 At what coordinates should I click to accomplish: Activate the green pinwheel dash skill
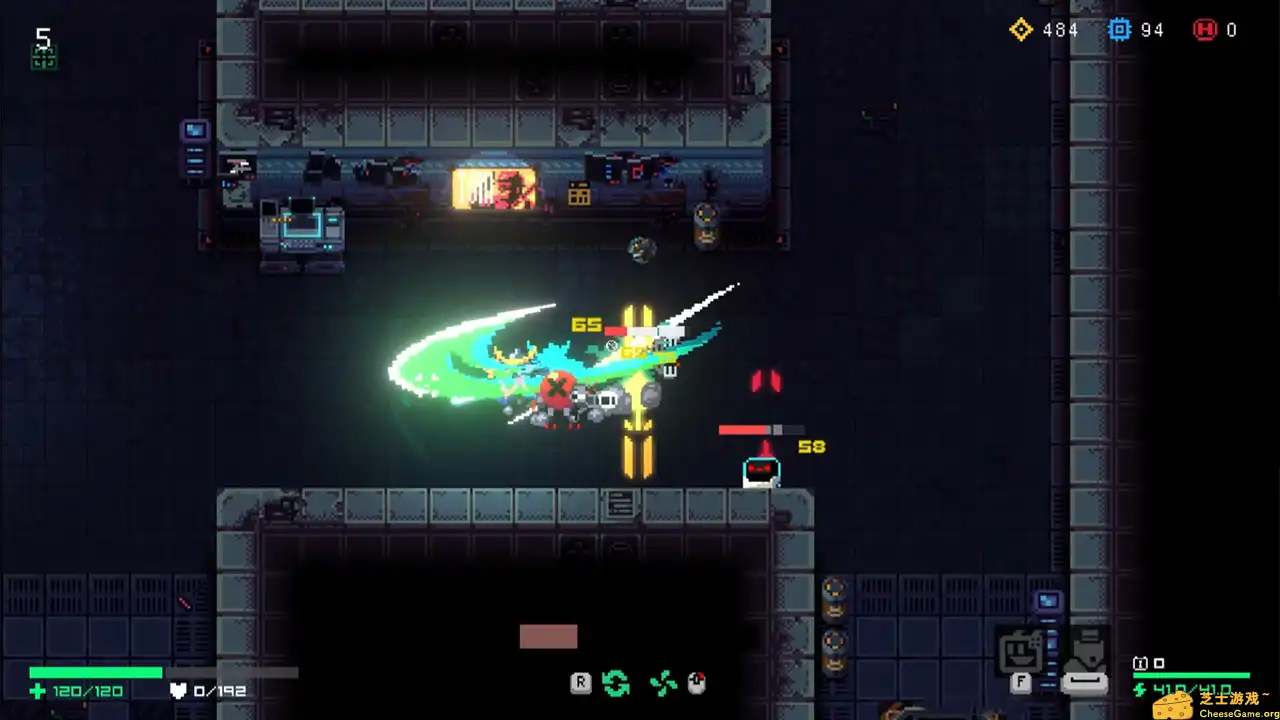tap(663, 684)
